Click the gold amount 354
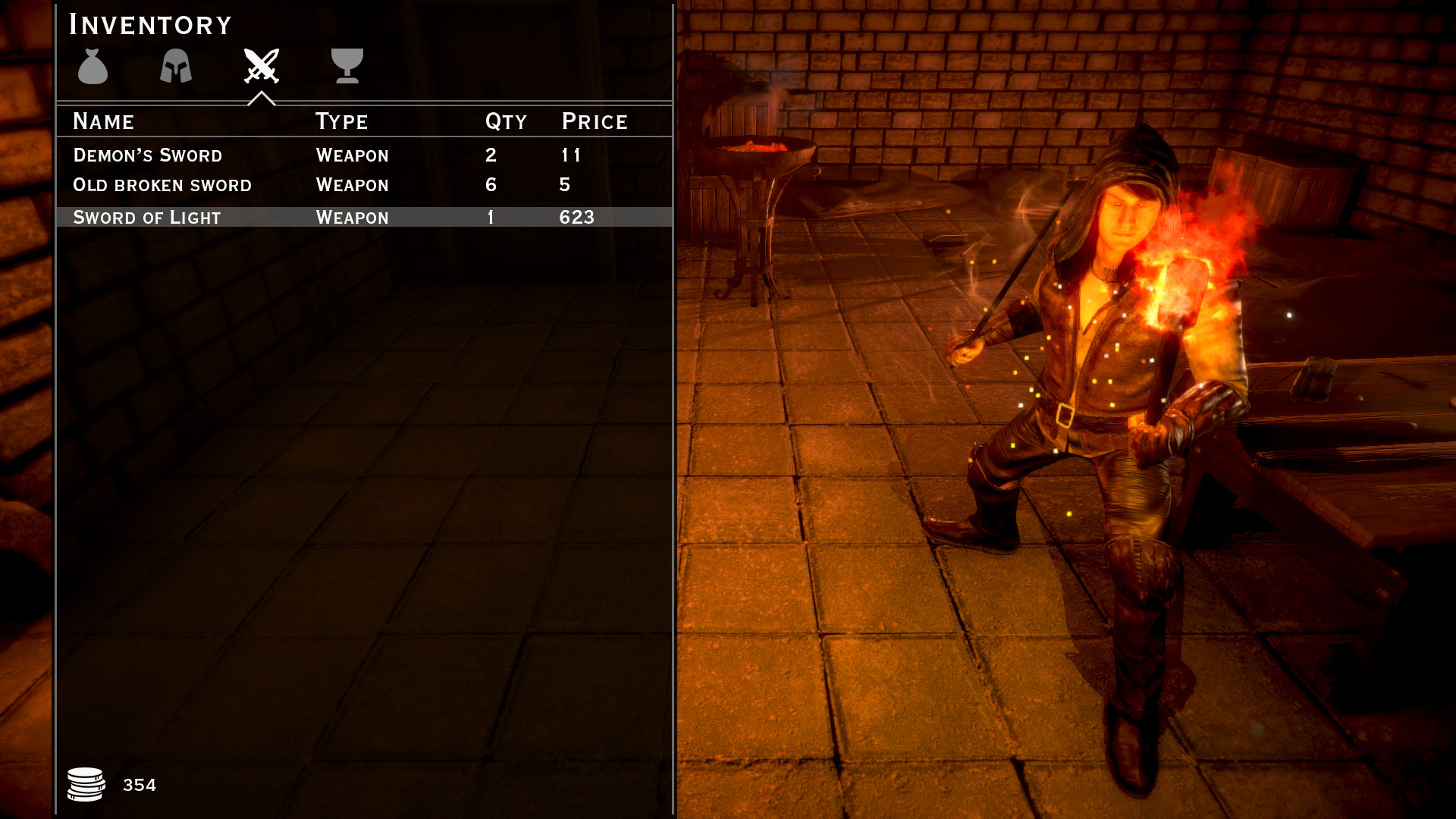This screenshot has height=819, width=1456. tap(141, 784)
